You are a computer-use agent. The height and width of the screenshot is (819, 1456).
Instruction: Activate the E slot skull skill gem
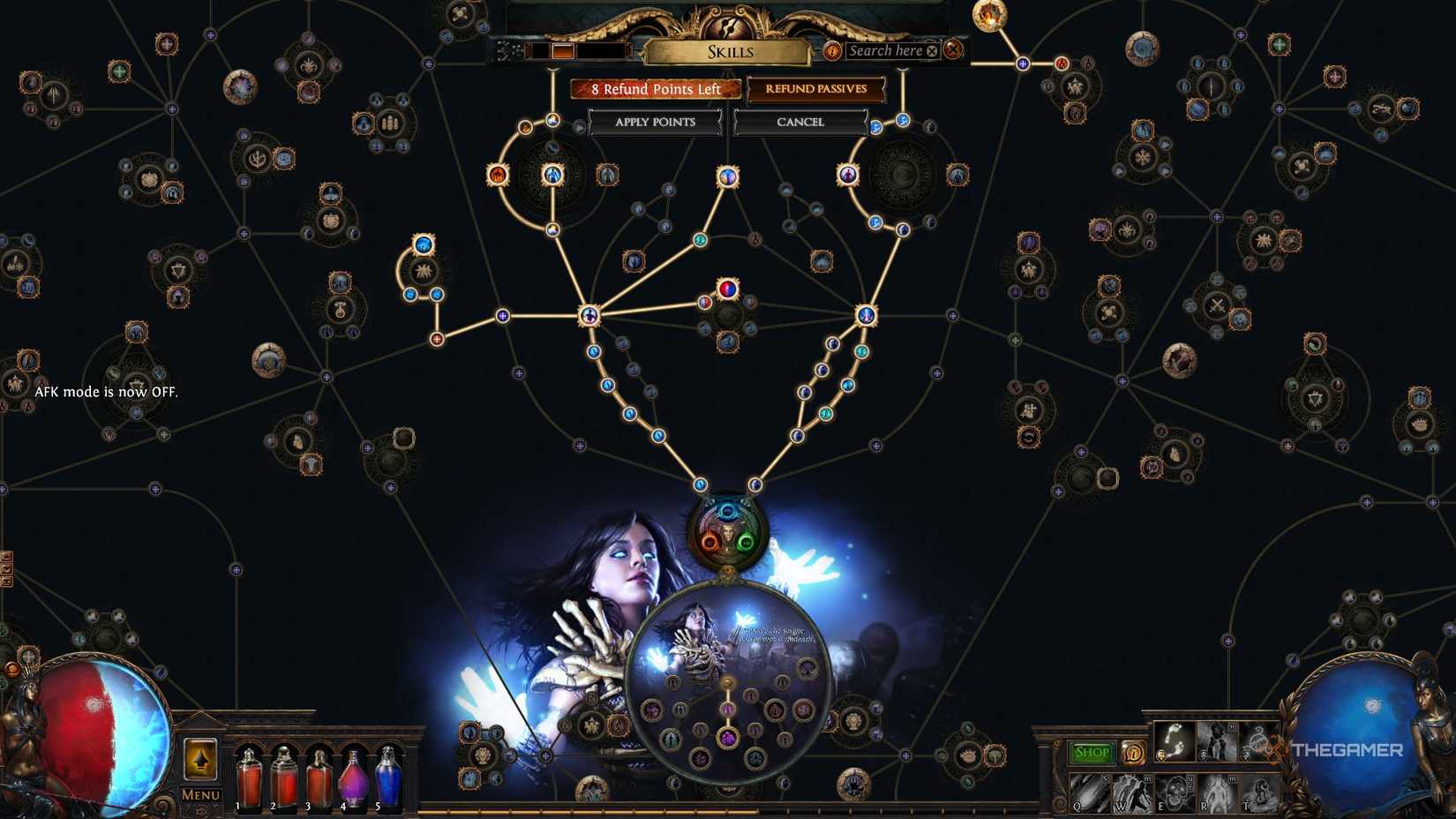(1175, 794)
